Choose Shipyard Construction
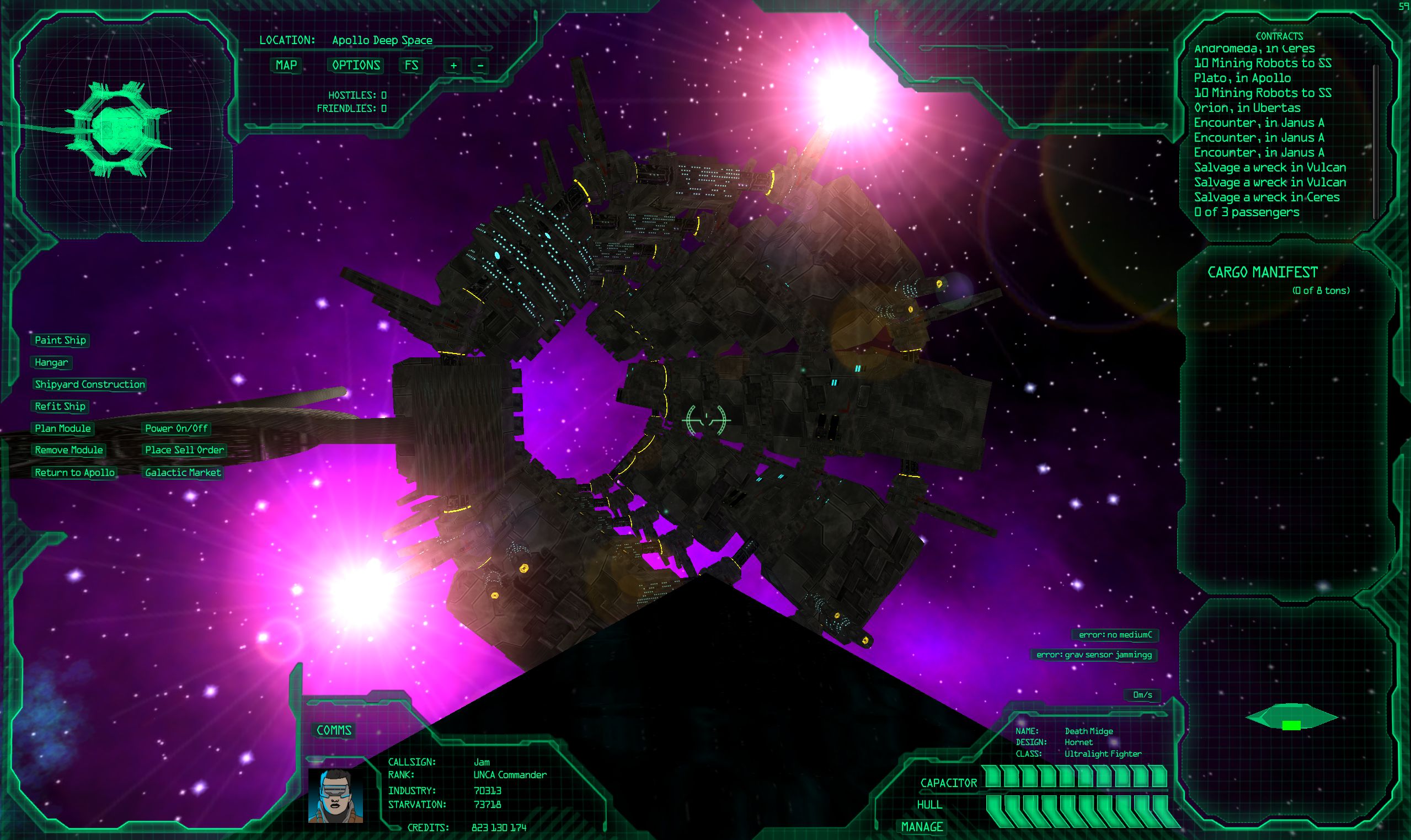The image size is (1411, 840). tap(90, 384)
